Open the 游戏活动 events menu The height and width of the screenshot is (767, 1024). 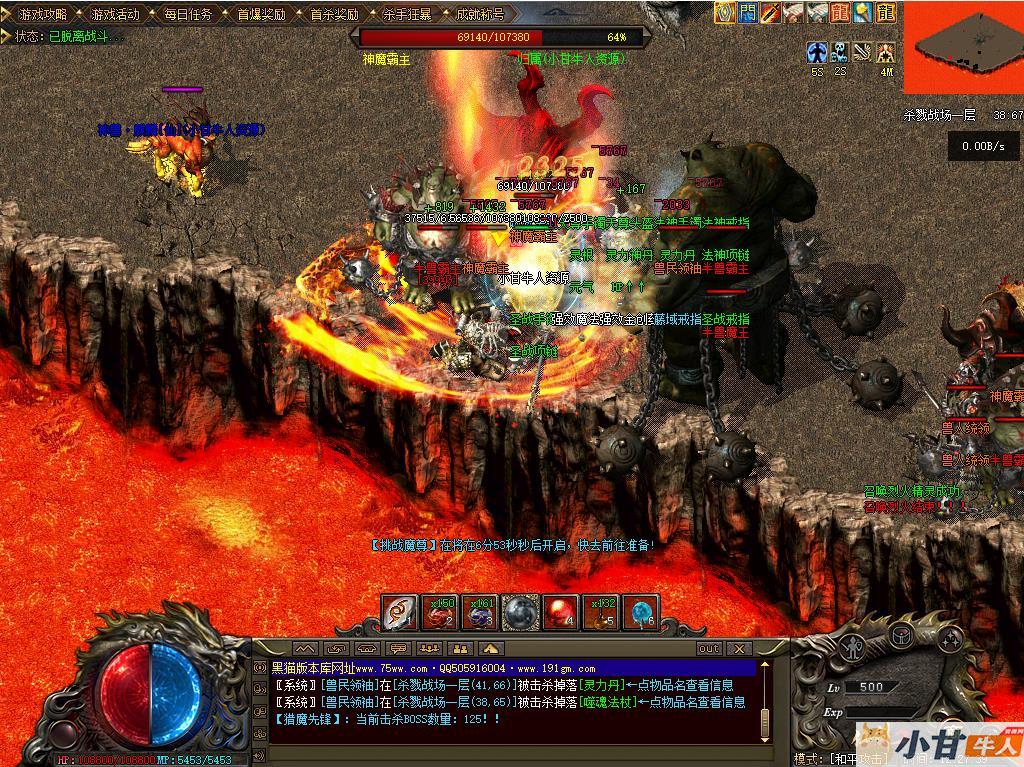pos(115,14)
